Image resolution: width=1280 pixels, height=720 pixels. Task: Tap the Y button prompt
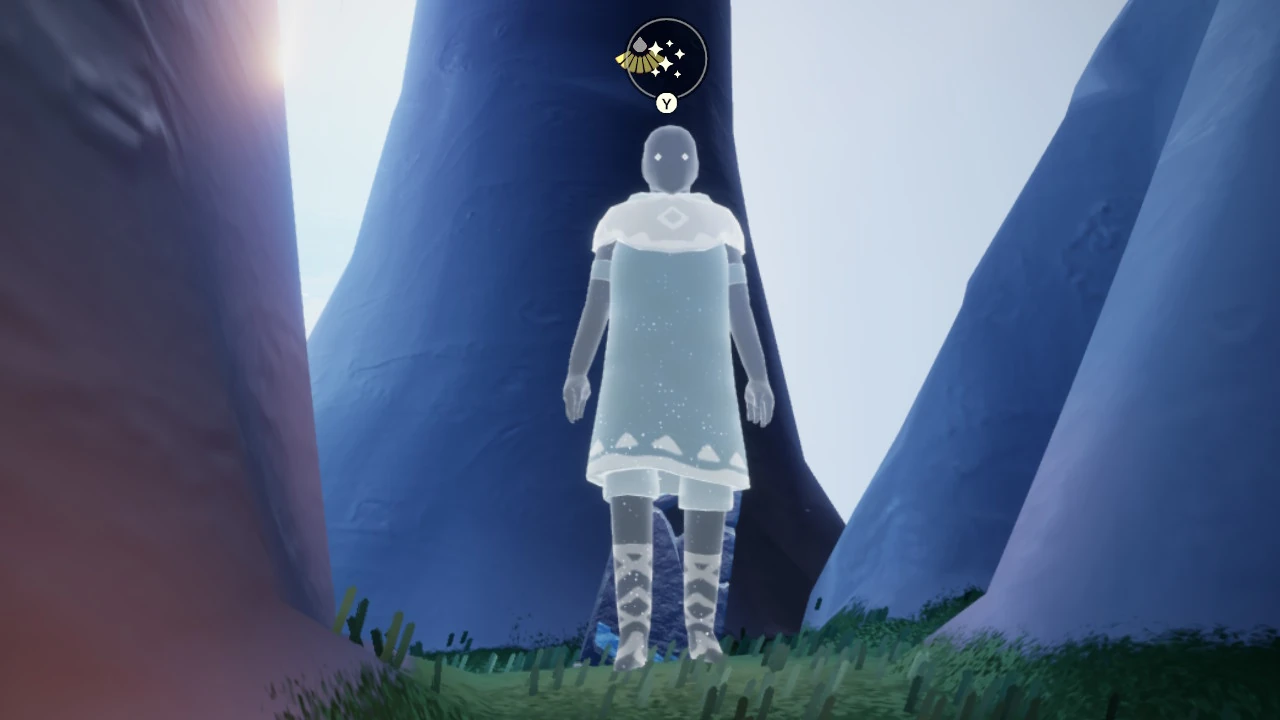point(665,103)
